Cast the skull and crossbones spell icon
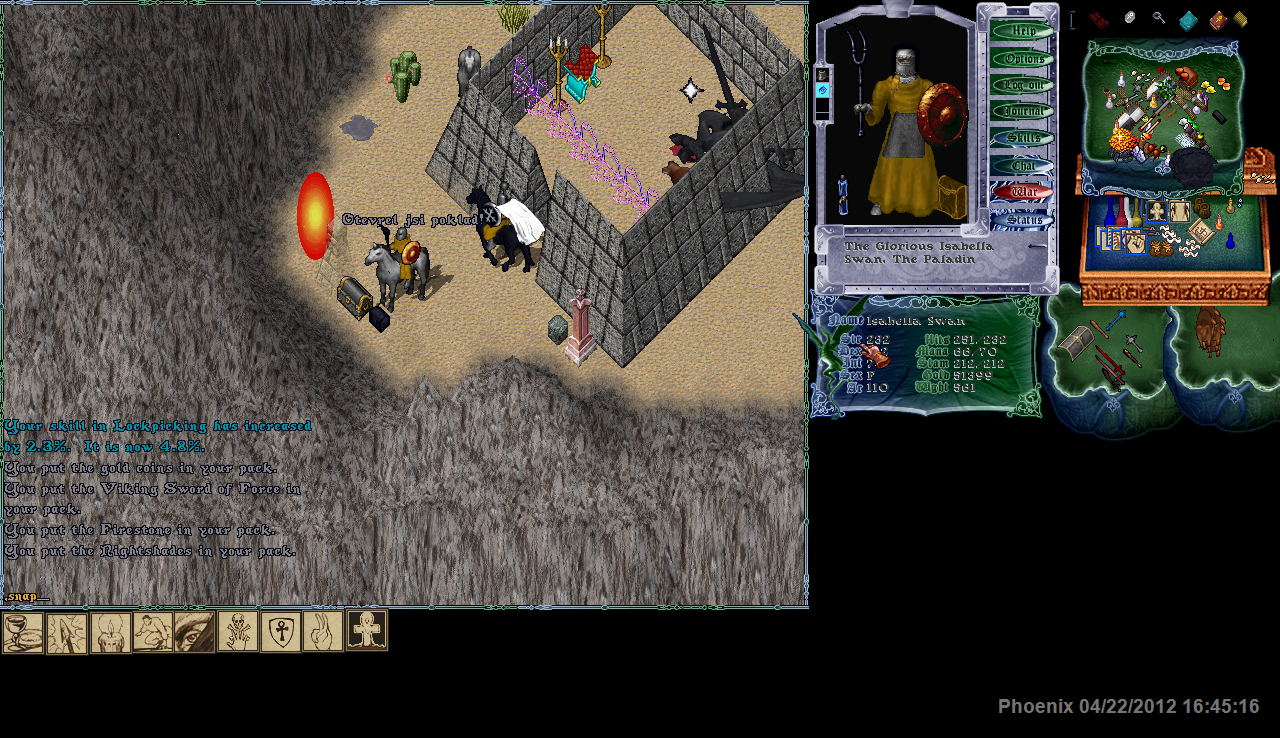1280x738 pixels. tap(238, 633)
